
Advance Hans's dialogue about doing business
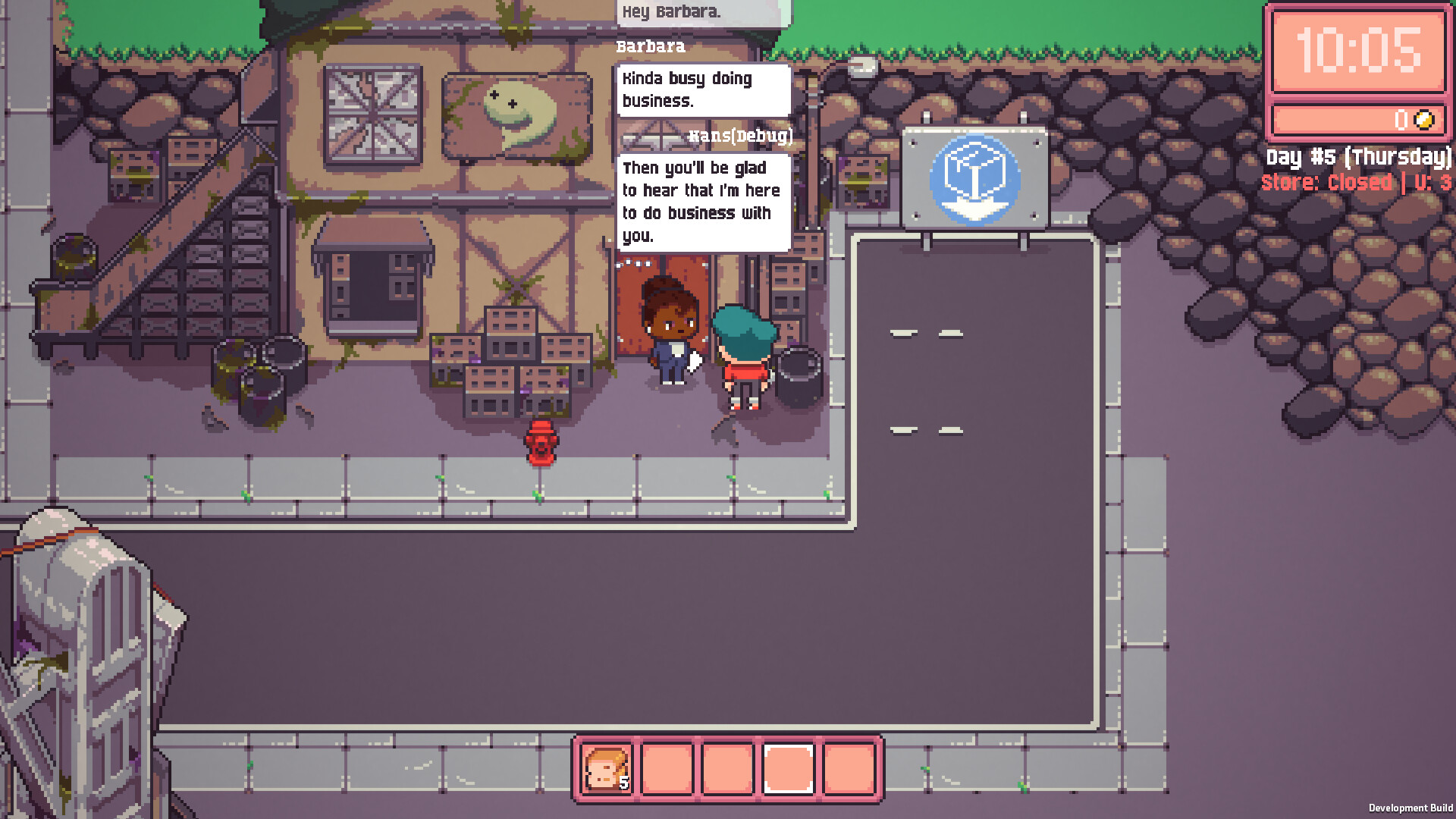point(703,202)
